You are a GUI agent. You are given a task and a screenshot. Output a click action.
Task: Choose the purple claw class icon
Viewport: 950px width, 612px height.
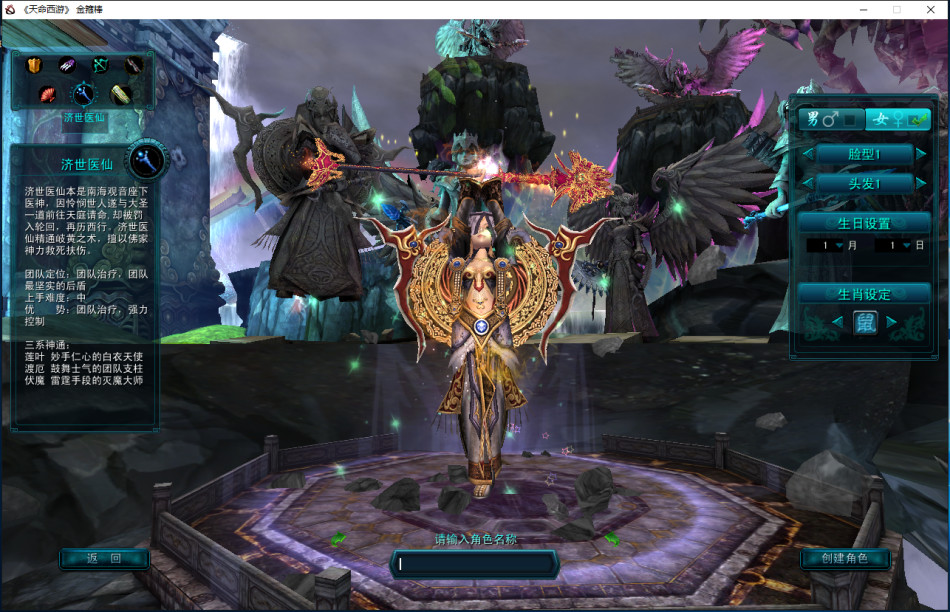[67, 66]
